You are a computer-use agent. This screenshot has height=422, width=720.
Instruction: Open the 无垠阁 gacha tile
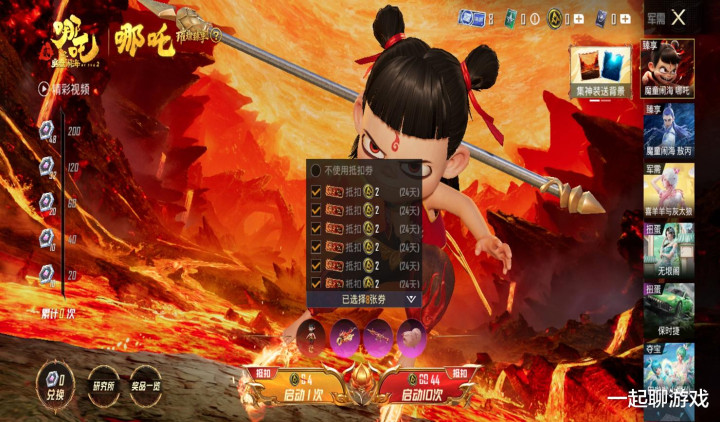click(x=669, y=250)
